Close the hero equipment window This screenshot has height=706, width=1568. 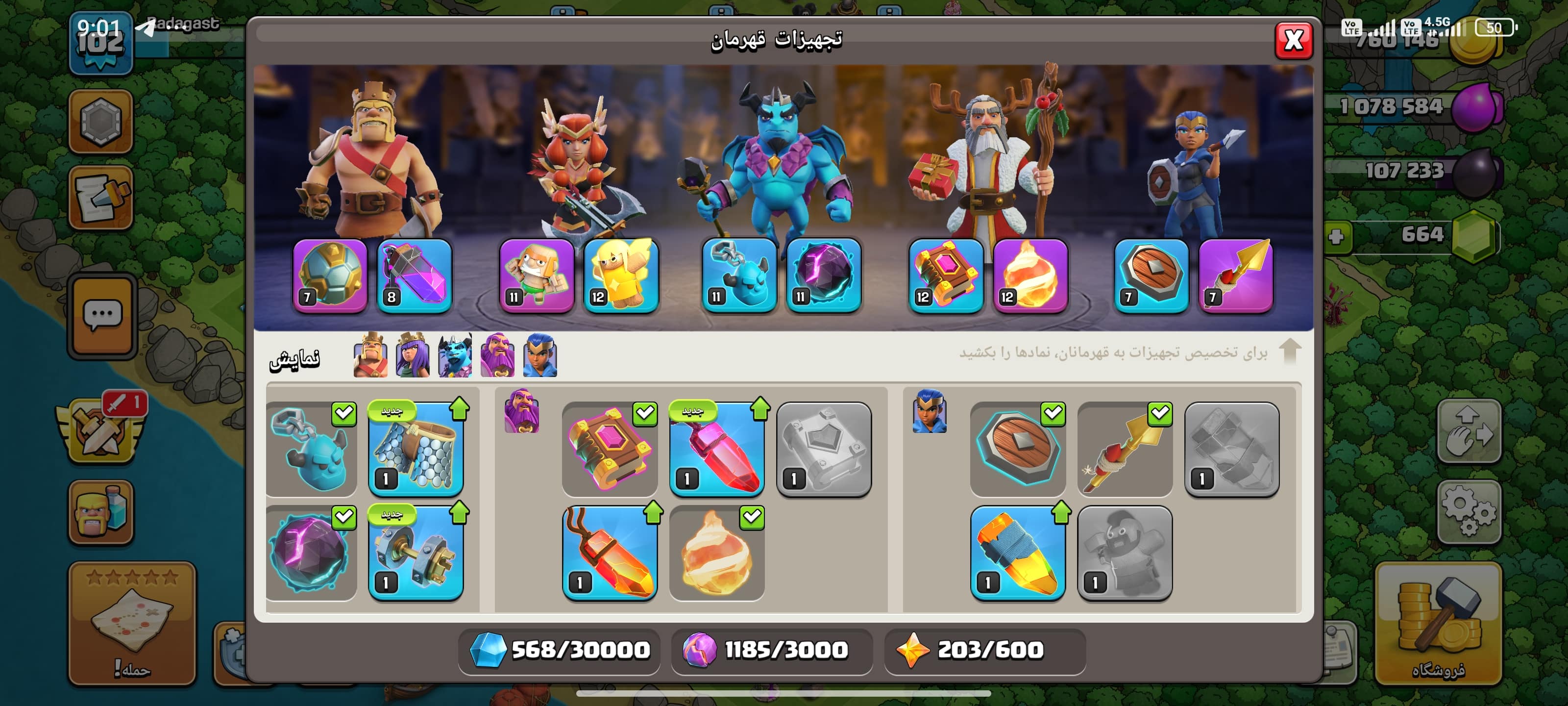[x=1293, y=40]
